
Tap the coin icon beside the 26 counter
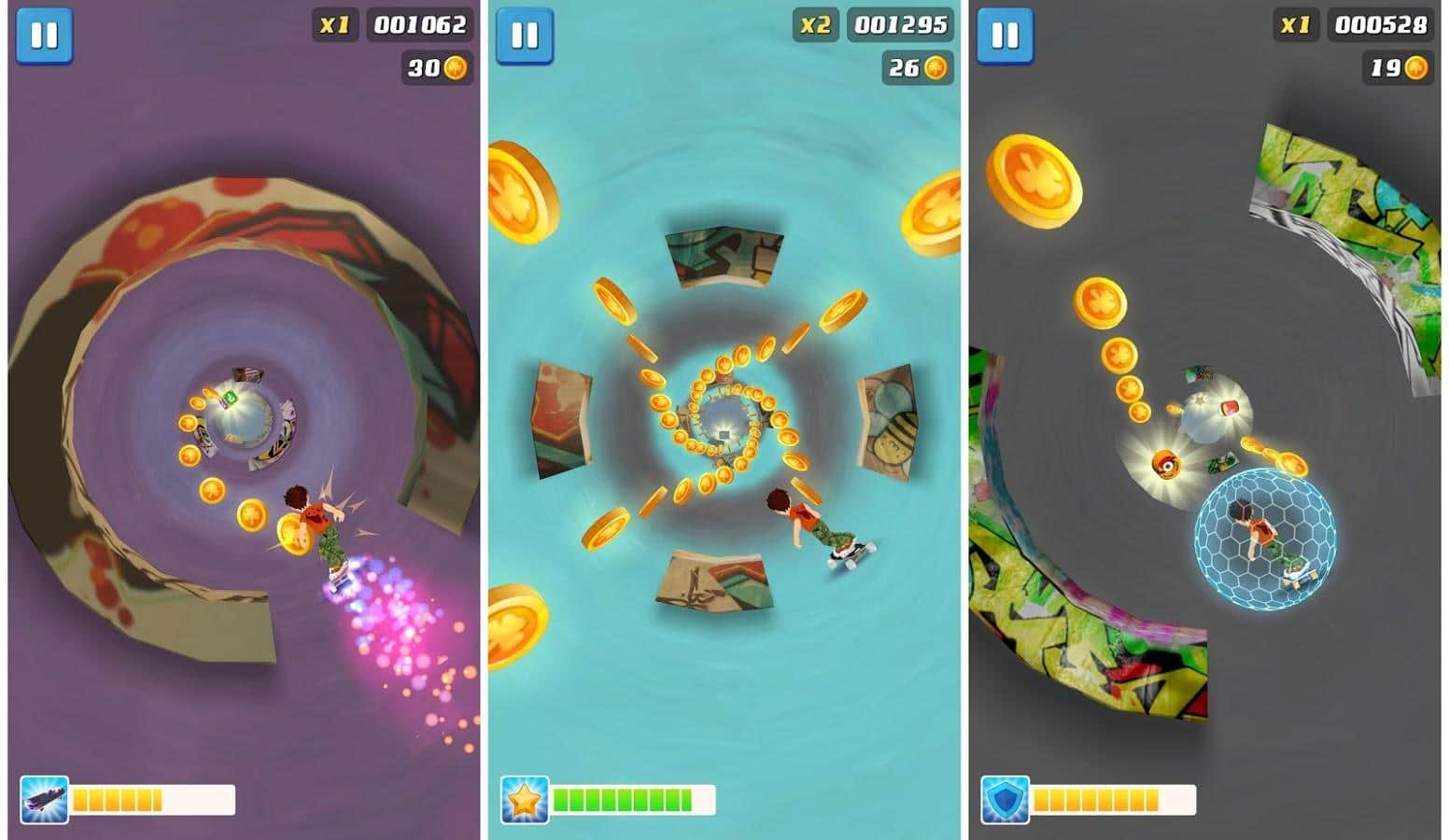[936, 67]
